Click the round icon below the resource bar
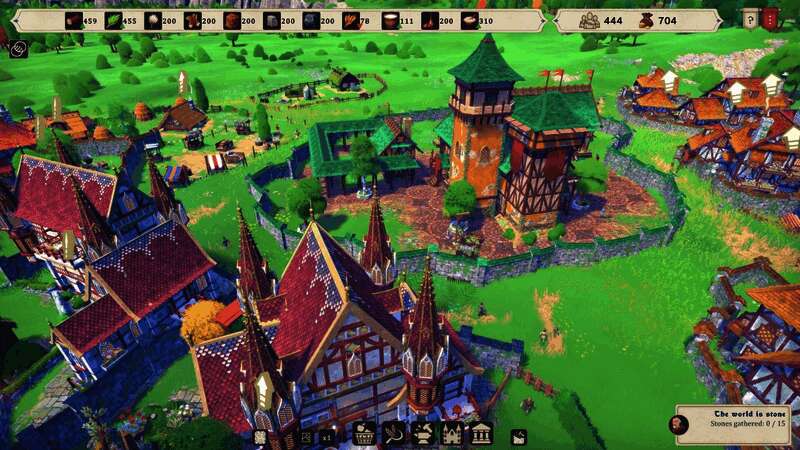Screen dimensions: 800x450 pos(19,46)
